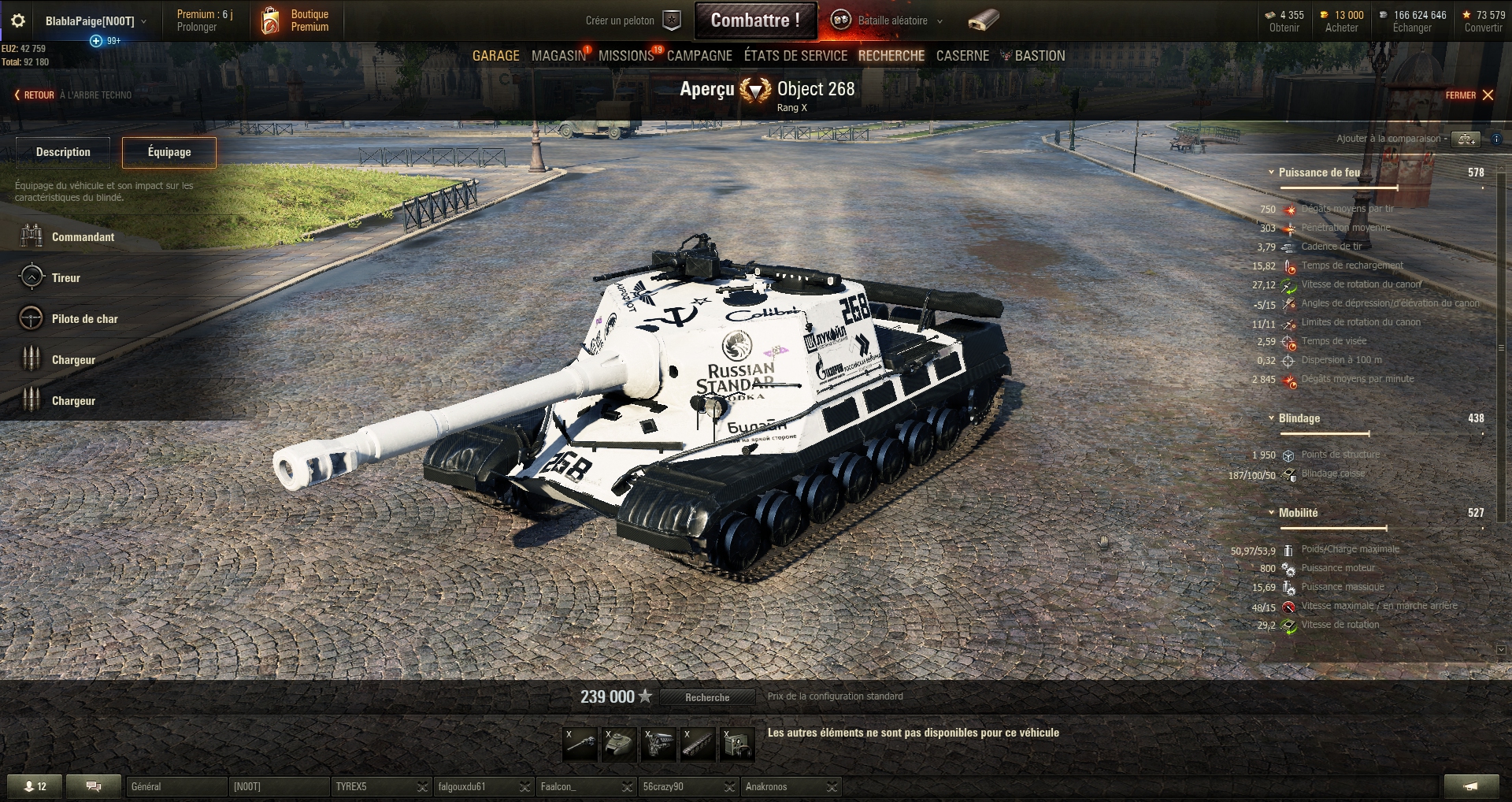Image resolution: width=1512 pixels, height=802 pixels.
Task: Click the info circle near comparison option
Action: tap(1495, 139)
